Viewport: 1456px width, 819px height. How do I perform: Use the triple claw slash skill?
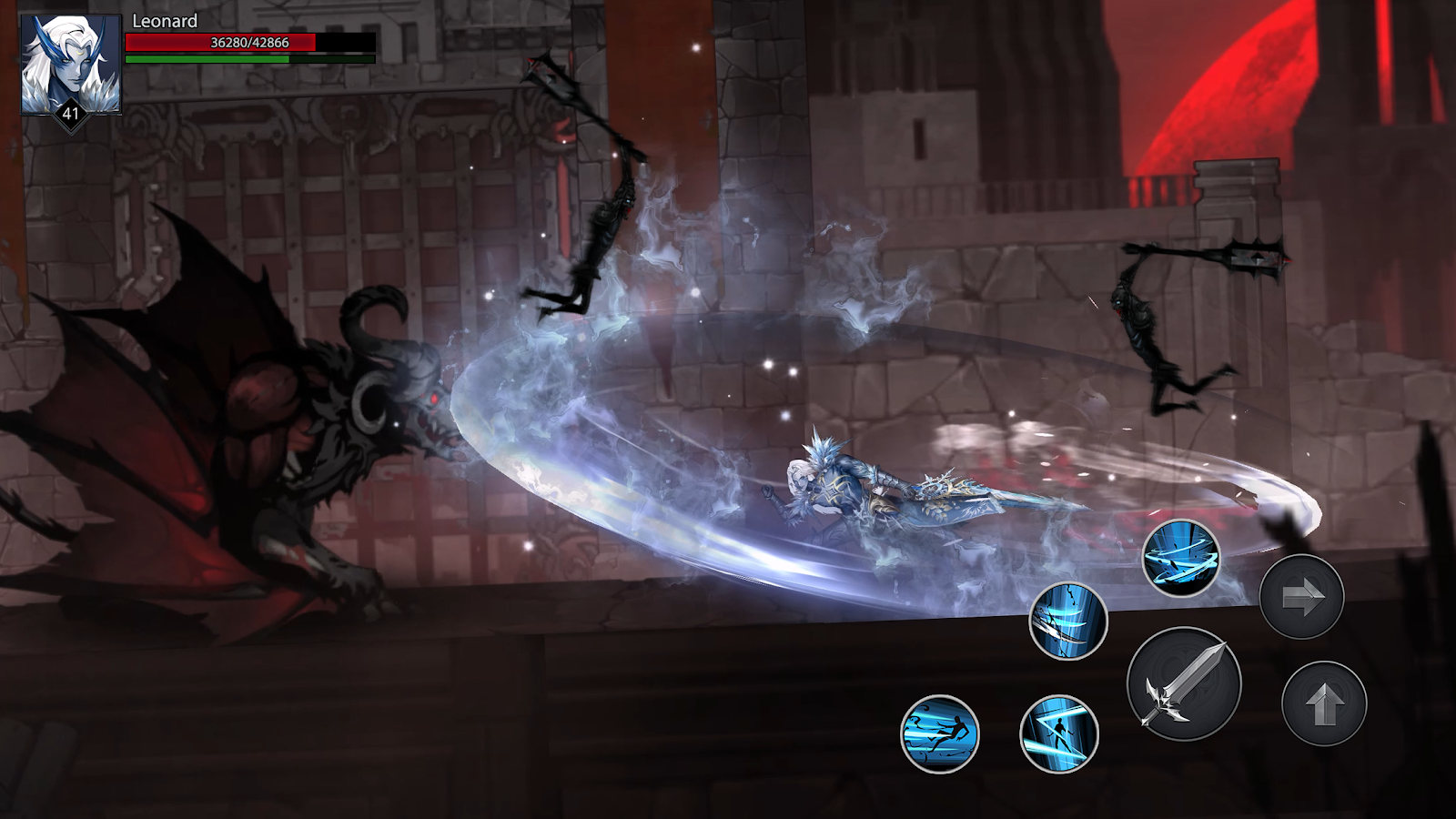click(x=1068, y=622)
